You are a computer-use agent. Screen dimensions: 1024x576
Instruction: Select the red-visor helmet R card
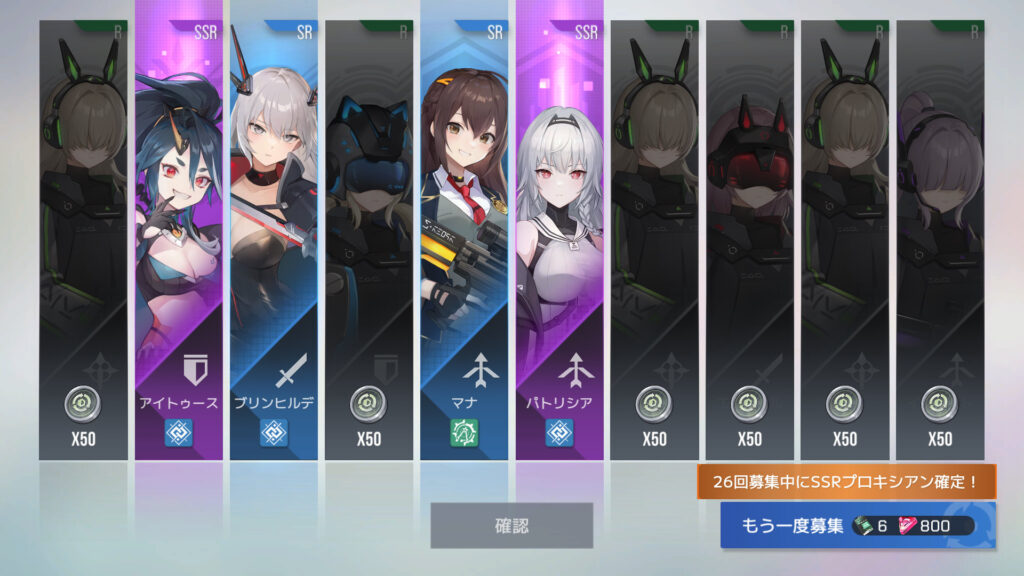click(x=750, y=240)
